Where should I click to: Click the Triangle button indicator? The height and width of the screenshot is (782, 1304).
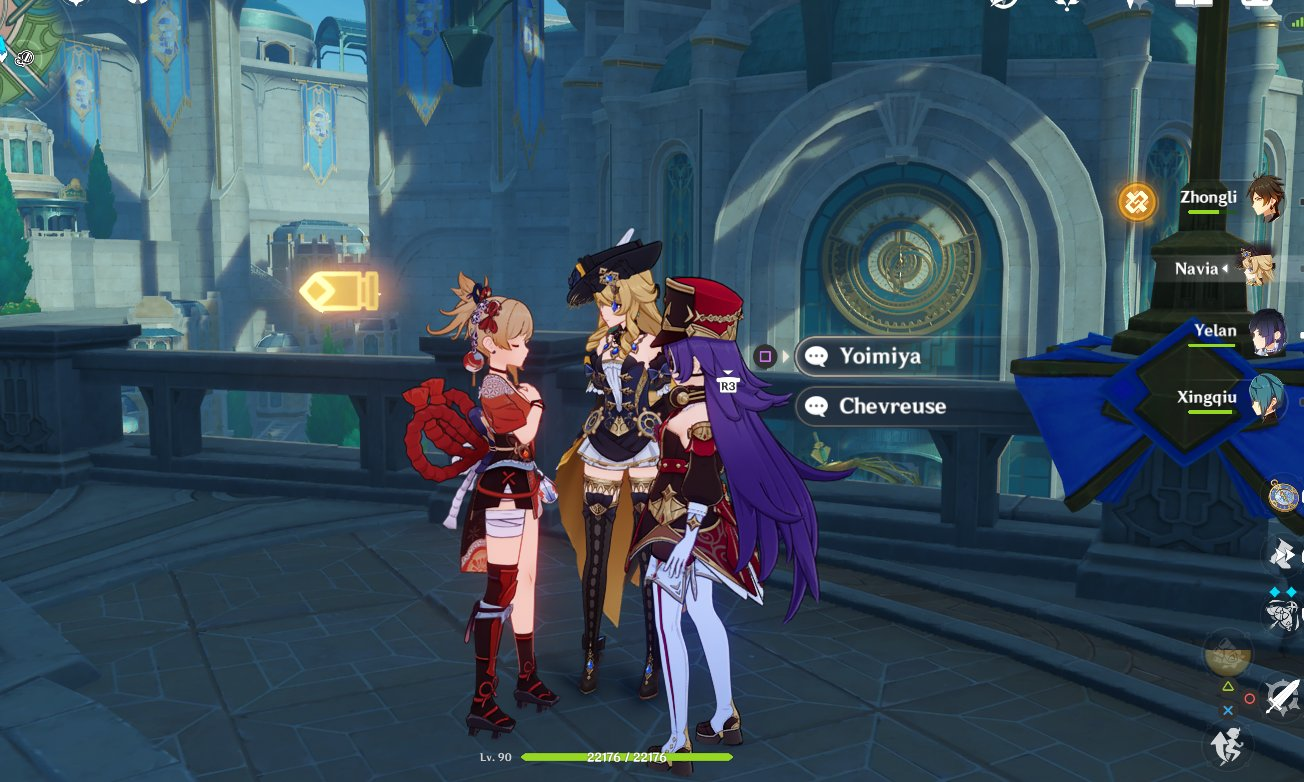[1228, 686]
